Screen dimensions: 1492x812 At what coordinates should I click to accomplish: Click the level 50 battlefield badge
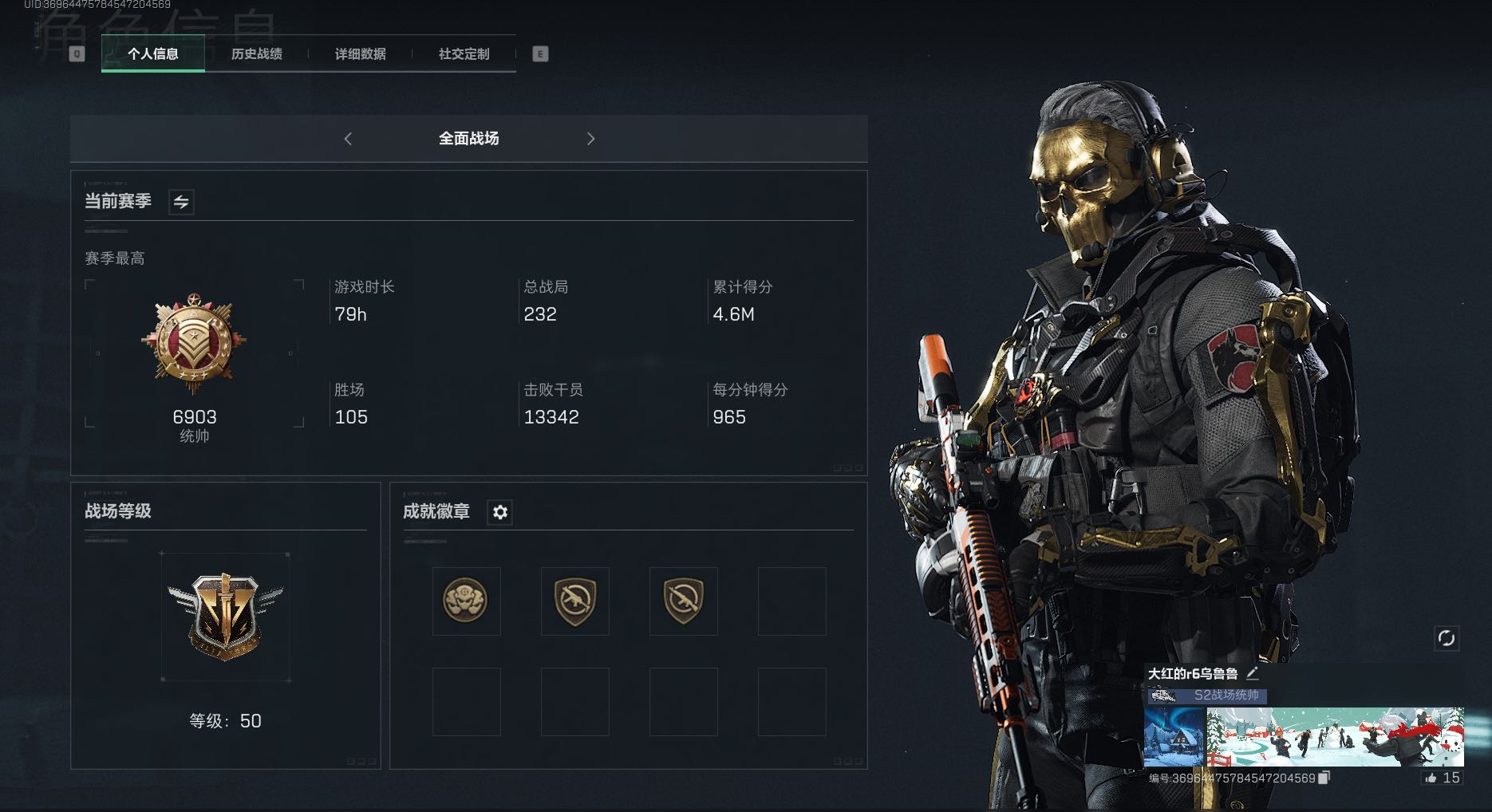coord(225,616)
